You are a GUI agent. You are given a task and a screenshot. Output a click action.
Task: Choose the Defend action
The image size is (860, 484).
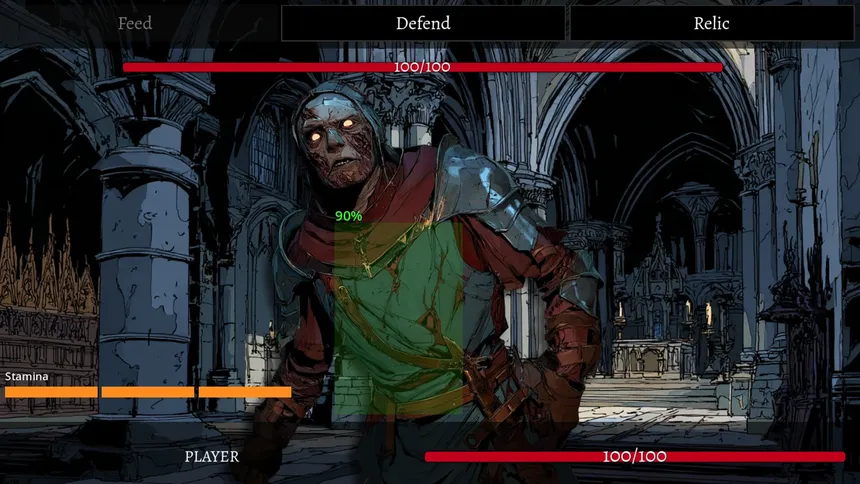tap(423, 23)
